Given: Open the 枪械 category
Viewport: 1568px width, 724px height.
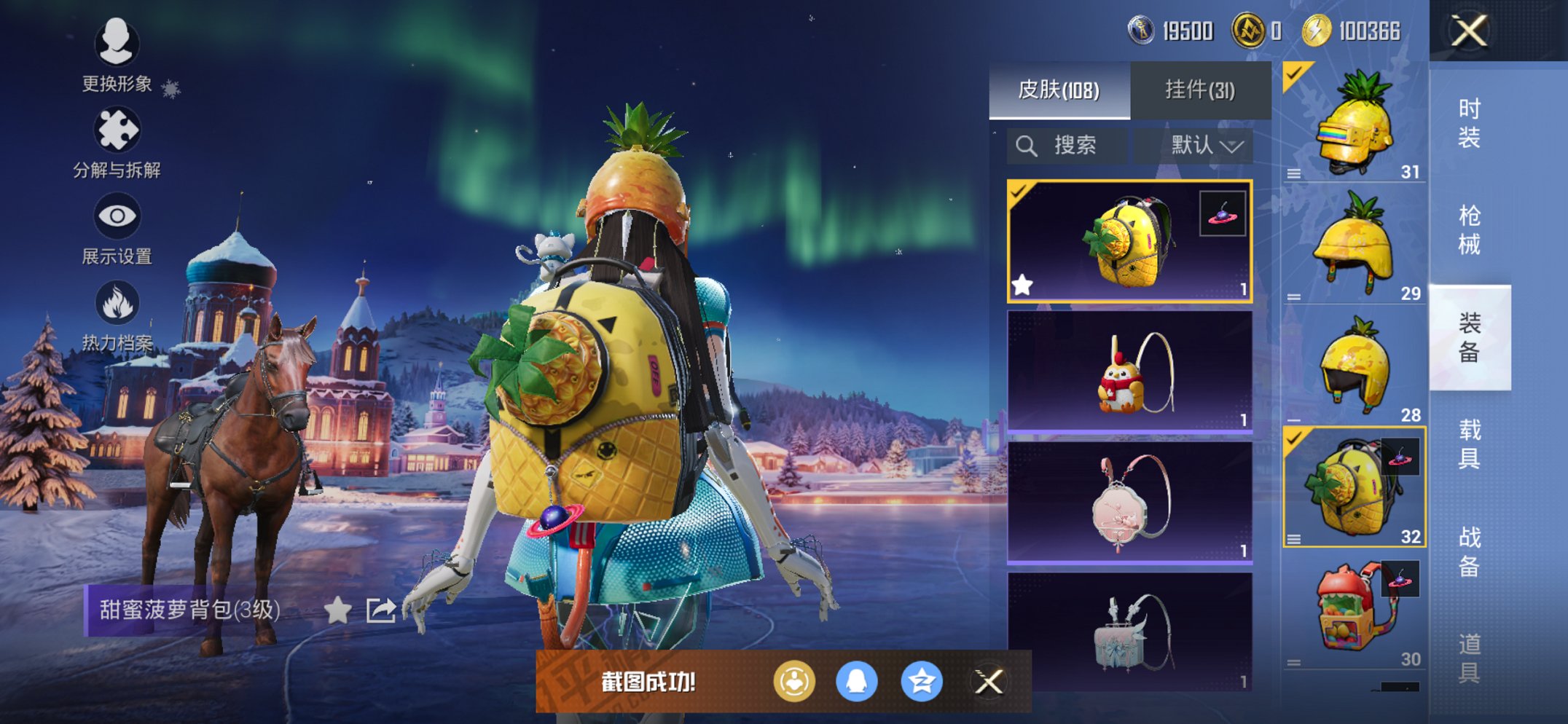Looking at the screenshot, I should 1469,229.
